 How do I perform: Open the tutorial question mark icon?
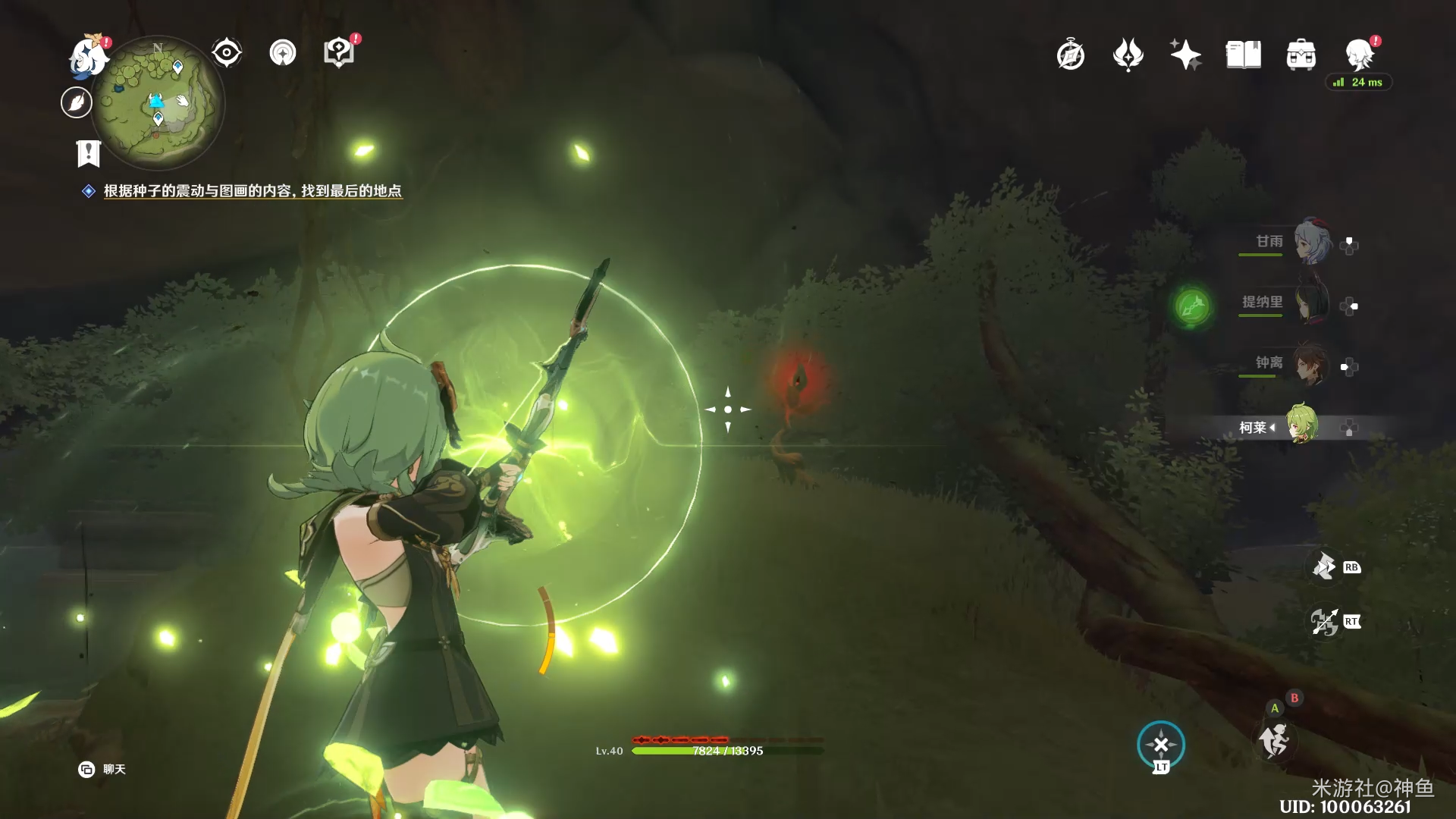(x=339, y=53)
